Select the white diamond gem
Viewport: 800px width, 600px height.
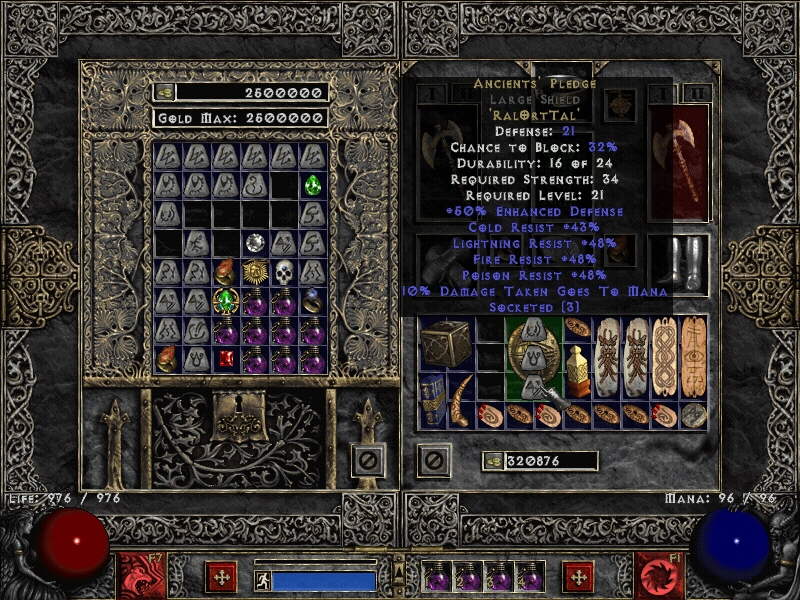point(256,243)
